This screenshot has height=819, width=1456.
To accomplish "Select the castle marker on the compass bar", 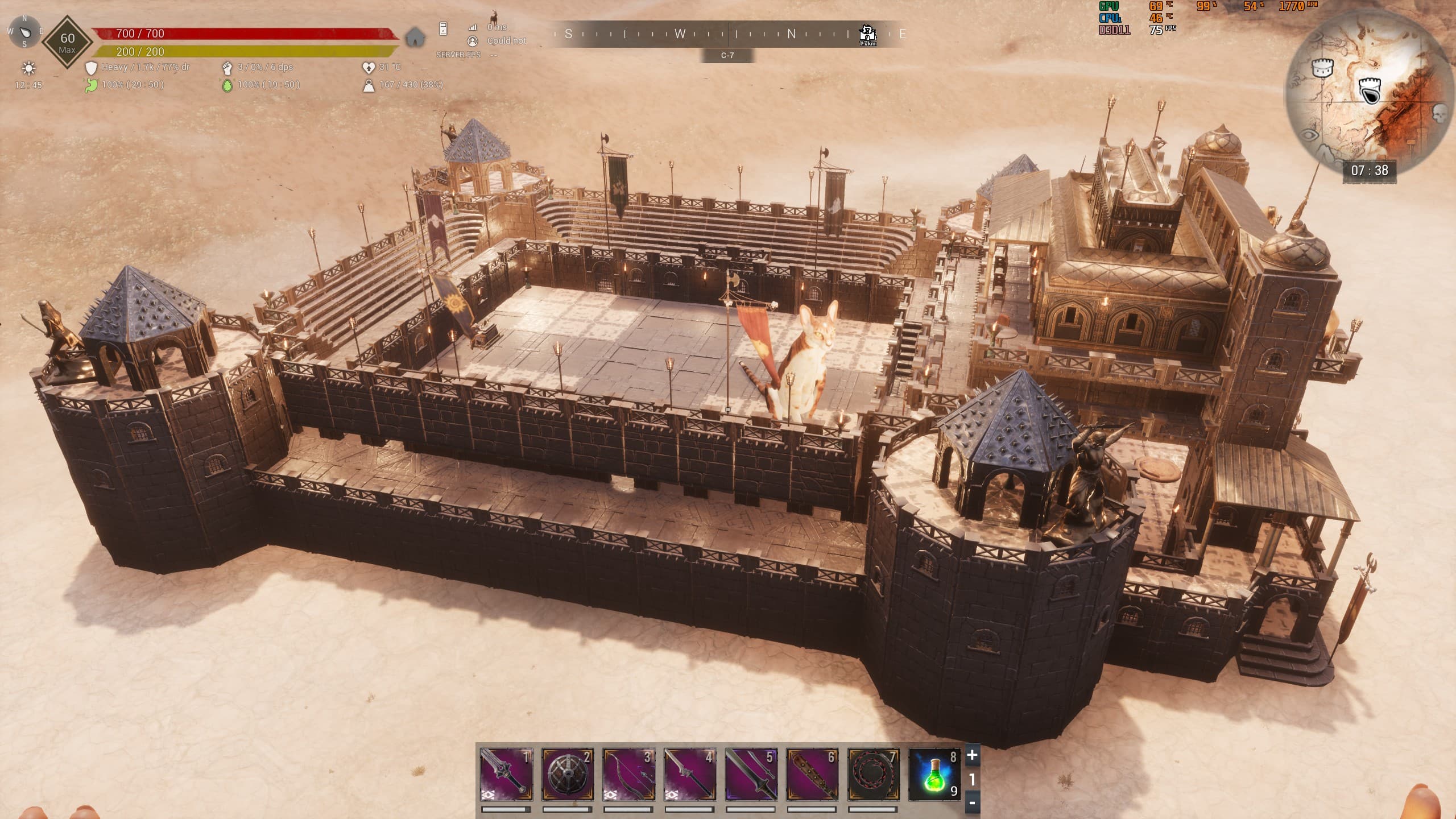I will click(867, 34).
